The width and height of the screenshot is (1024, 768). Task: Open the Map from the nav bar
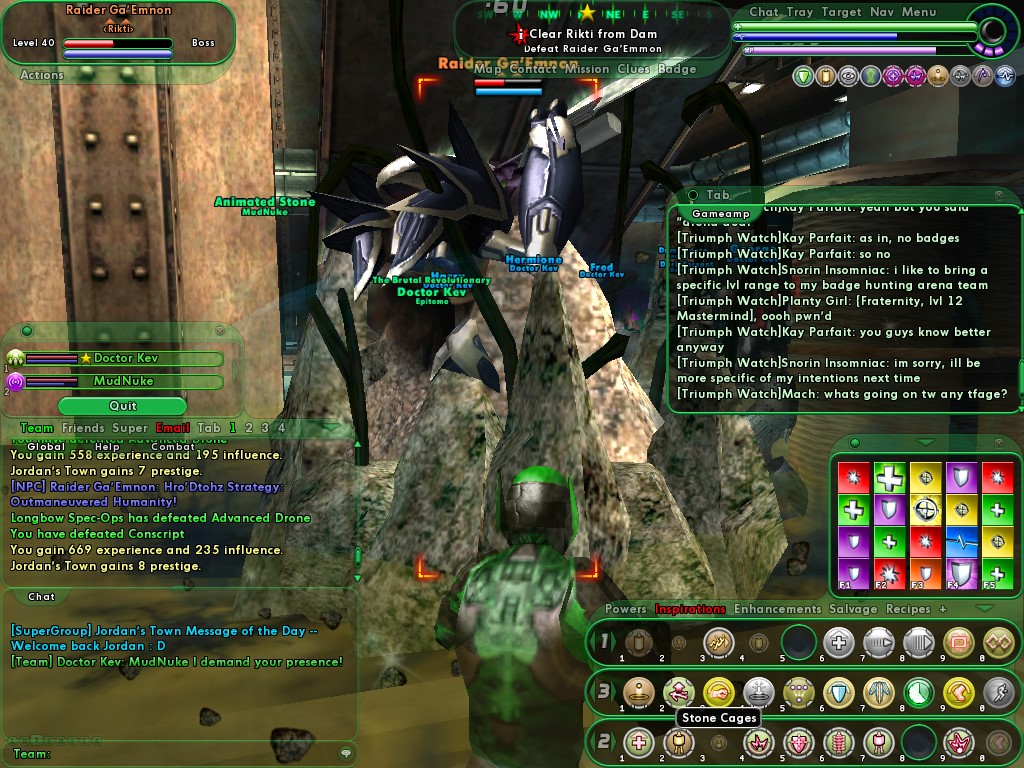(488, 69)
